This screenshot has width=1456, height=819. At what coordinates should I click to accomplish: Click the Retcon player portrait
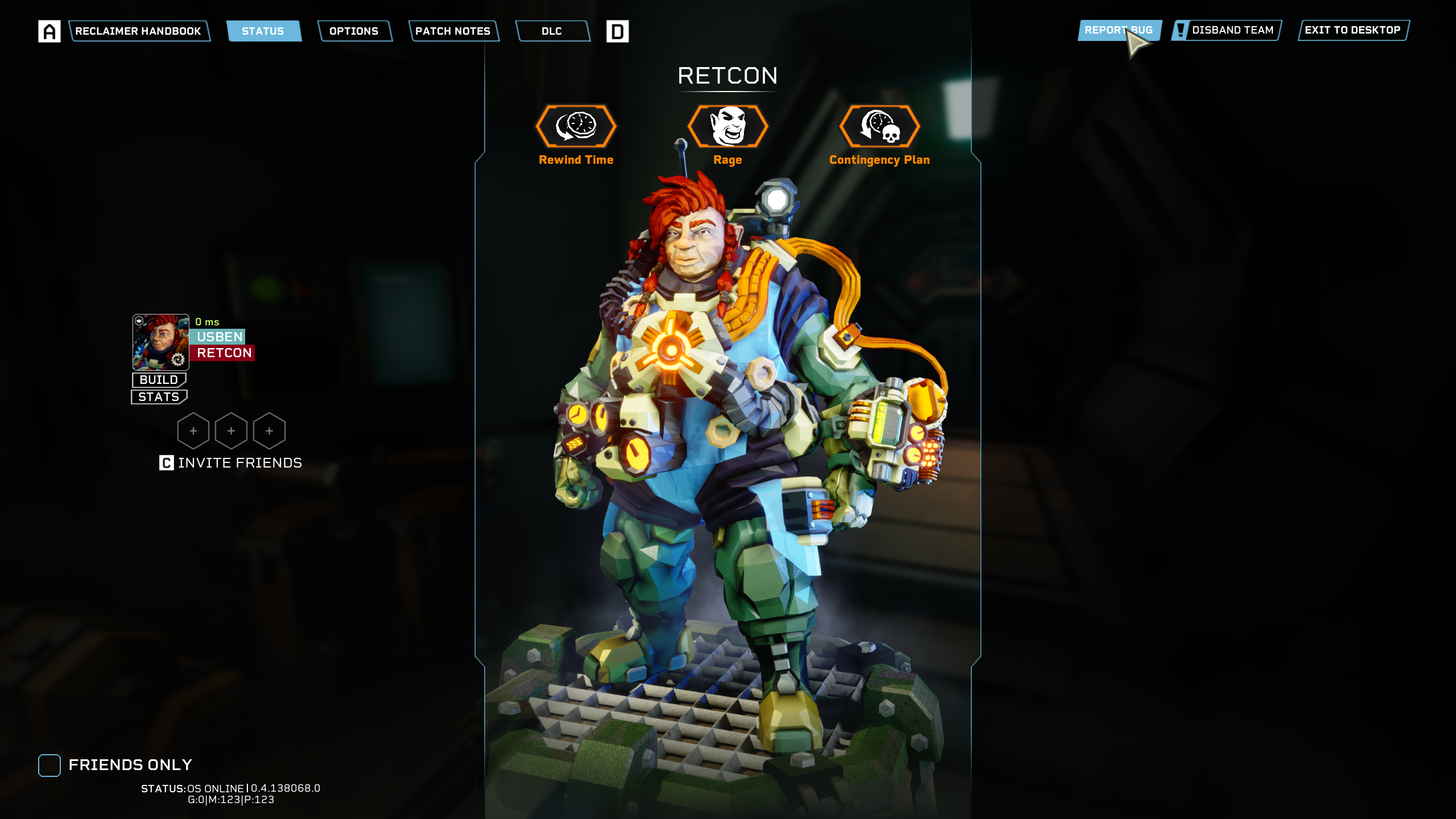click(161, 342)
